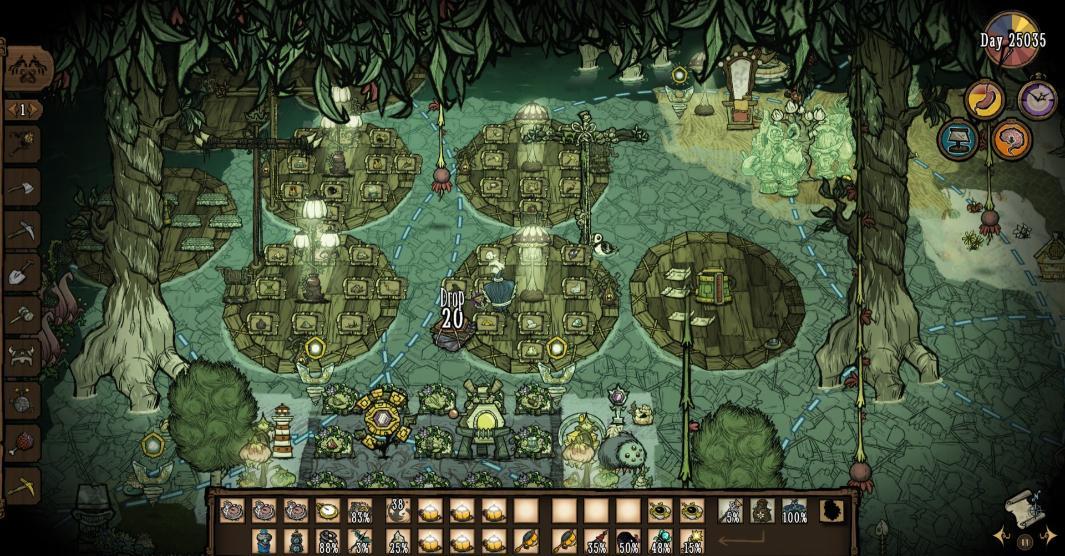Choose the pinned pickaxe recipe
The height and width of the screenshot is (556, 1065).
point(22,229)
